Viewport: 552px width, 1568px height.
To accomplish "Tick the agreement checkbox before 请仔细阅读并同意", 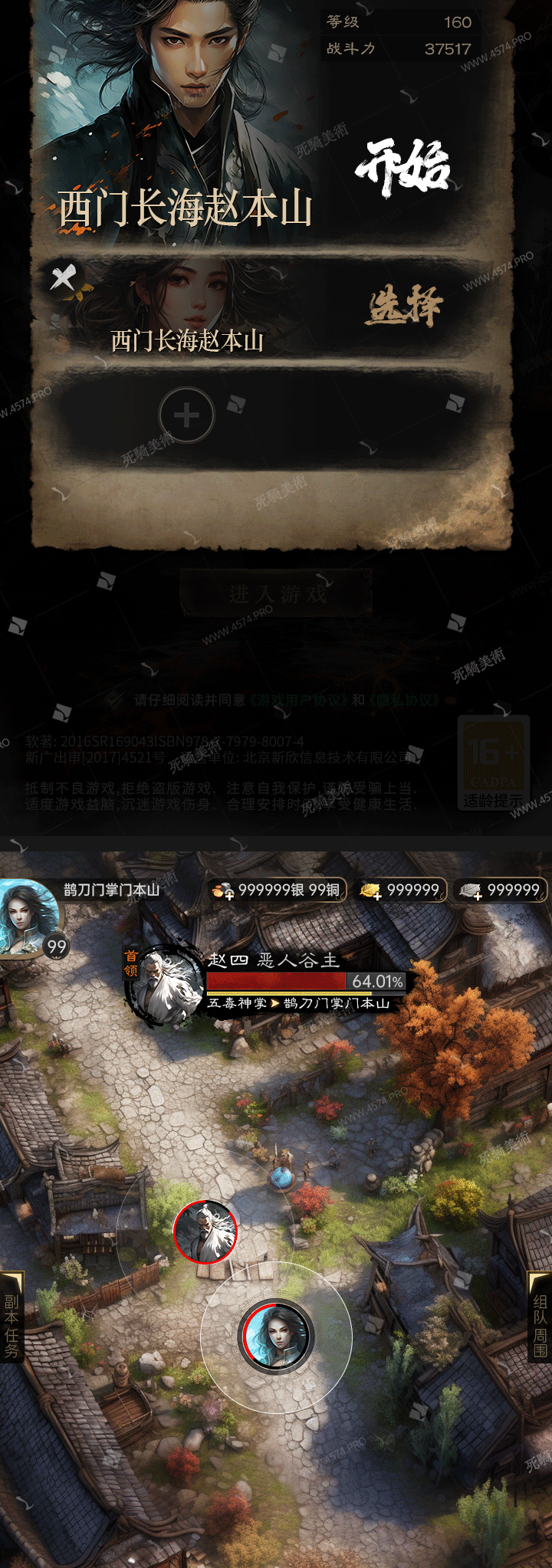I will 114,699.
